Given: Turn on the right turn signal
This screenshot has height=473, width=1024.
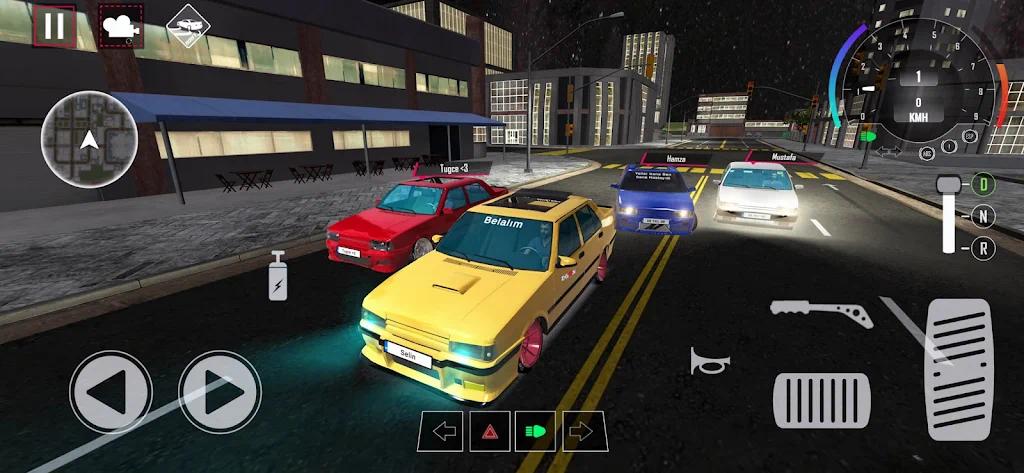Looking at the screenshot, I should pos(584,431).
